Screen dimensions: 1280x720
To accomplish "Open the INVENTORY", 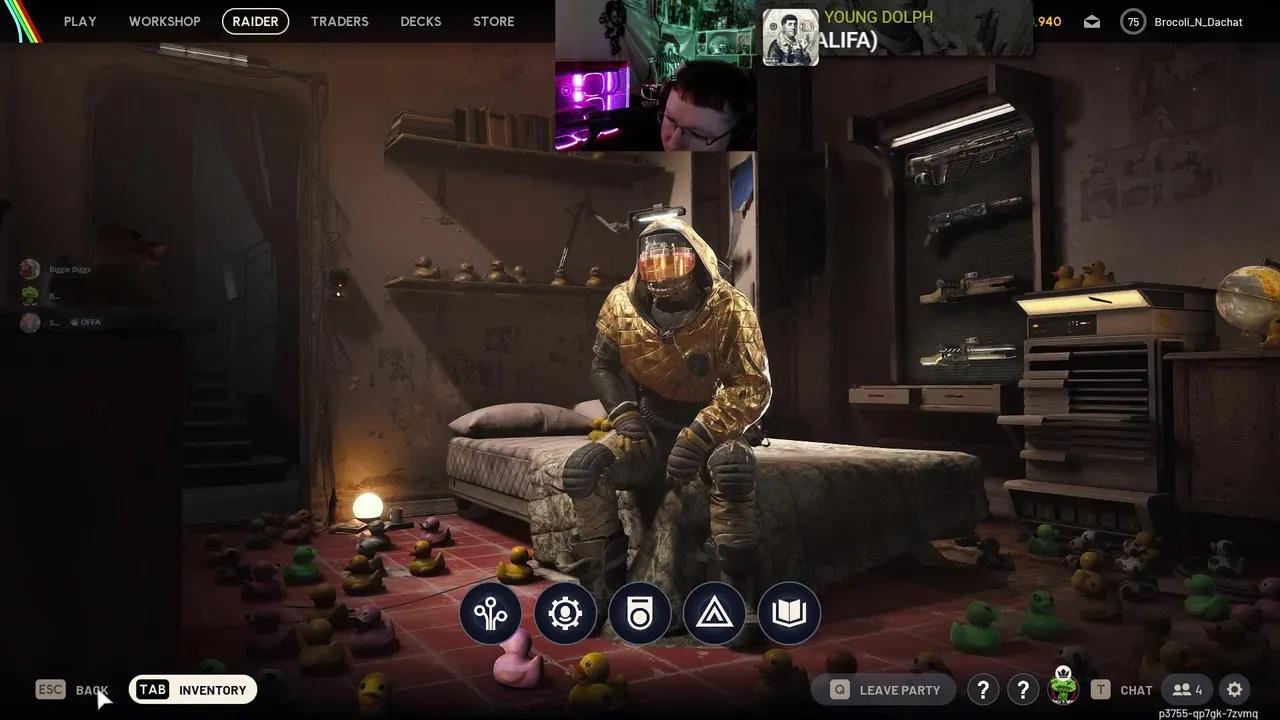I will (193, 690).
